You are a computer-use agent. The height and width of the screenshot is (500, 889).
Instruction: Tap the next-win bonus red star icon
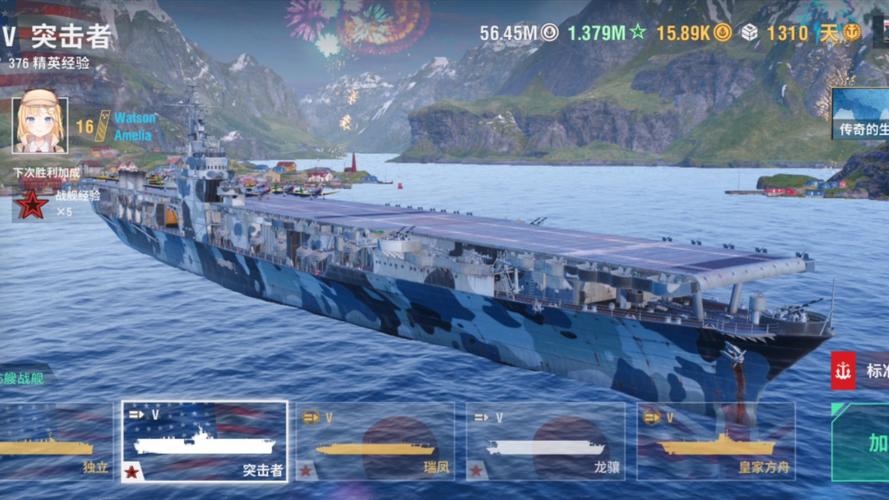33,205
